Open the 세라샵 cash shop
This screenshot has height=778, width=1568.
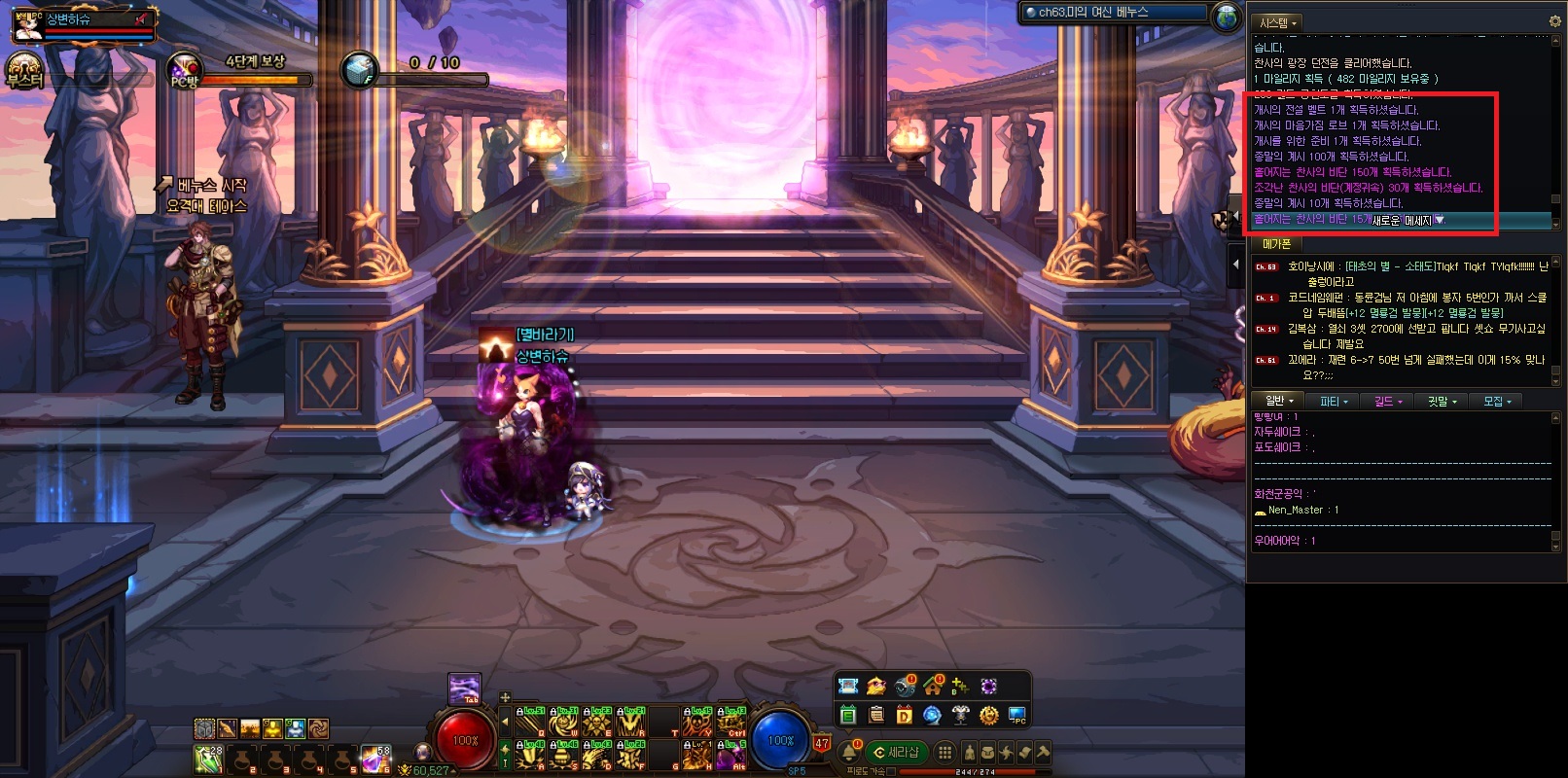(896, 752)
